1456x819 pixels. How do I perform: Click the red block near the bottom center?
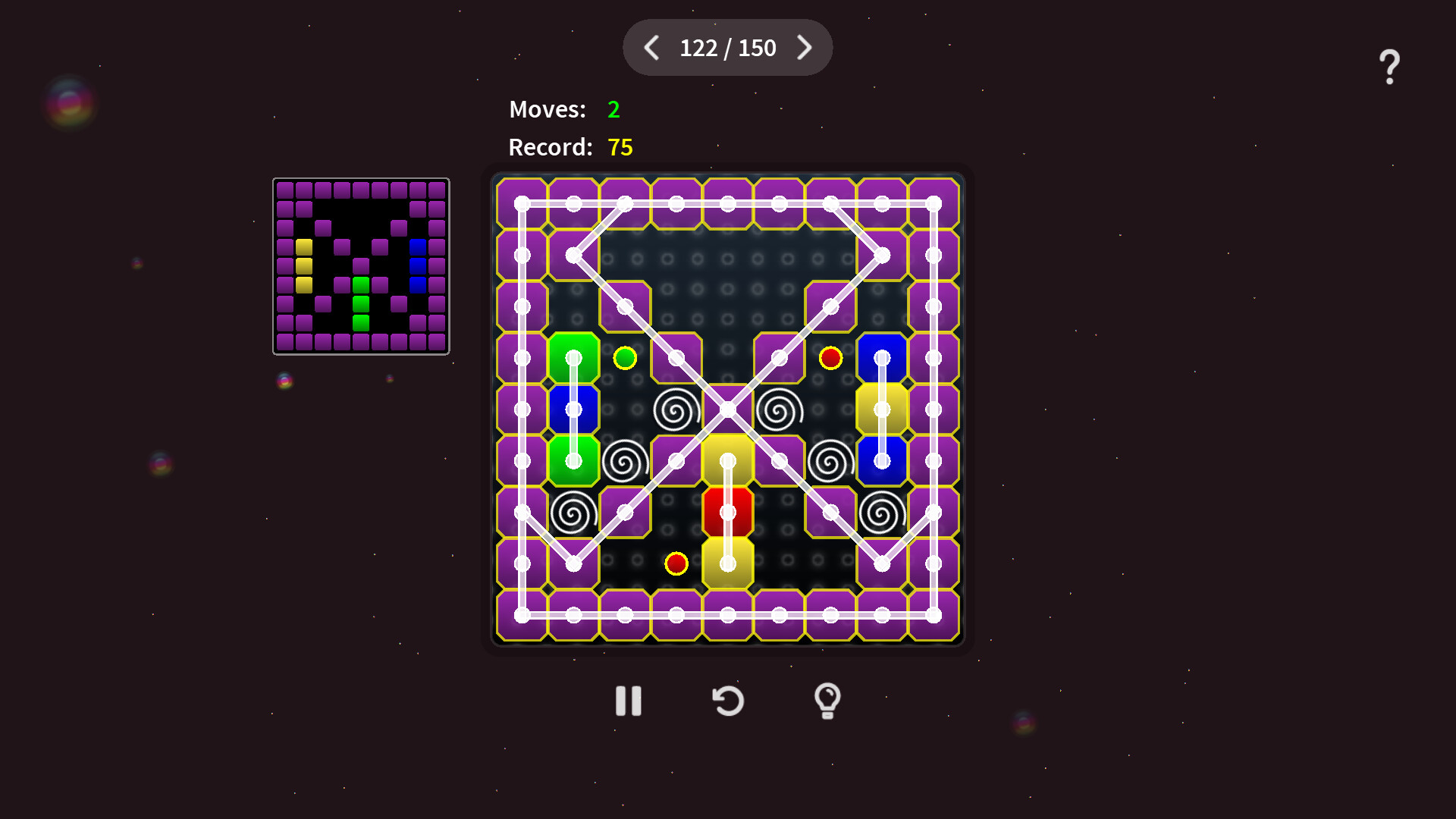pyautogui.click(x=728, y=511)
